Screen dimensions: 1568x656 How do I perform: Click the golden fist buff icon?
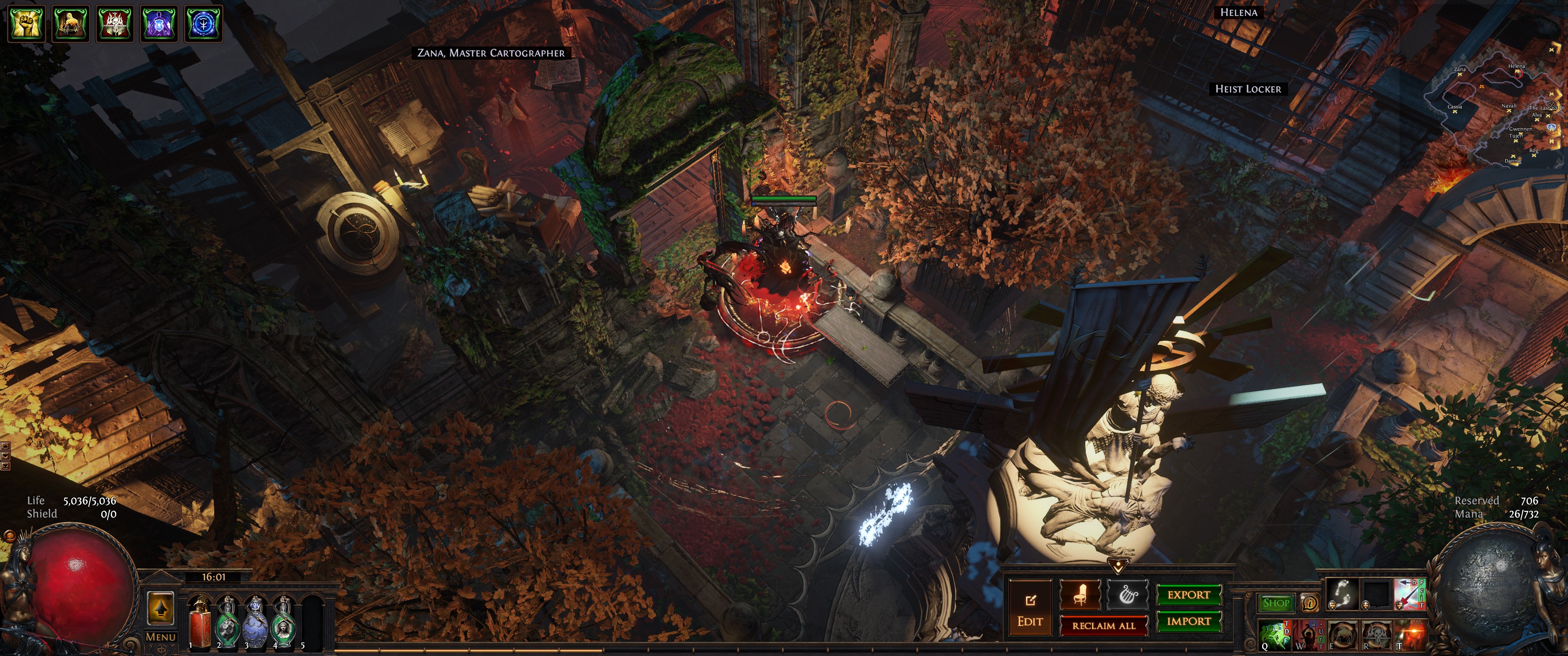[26, 24]
